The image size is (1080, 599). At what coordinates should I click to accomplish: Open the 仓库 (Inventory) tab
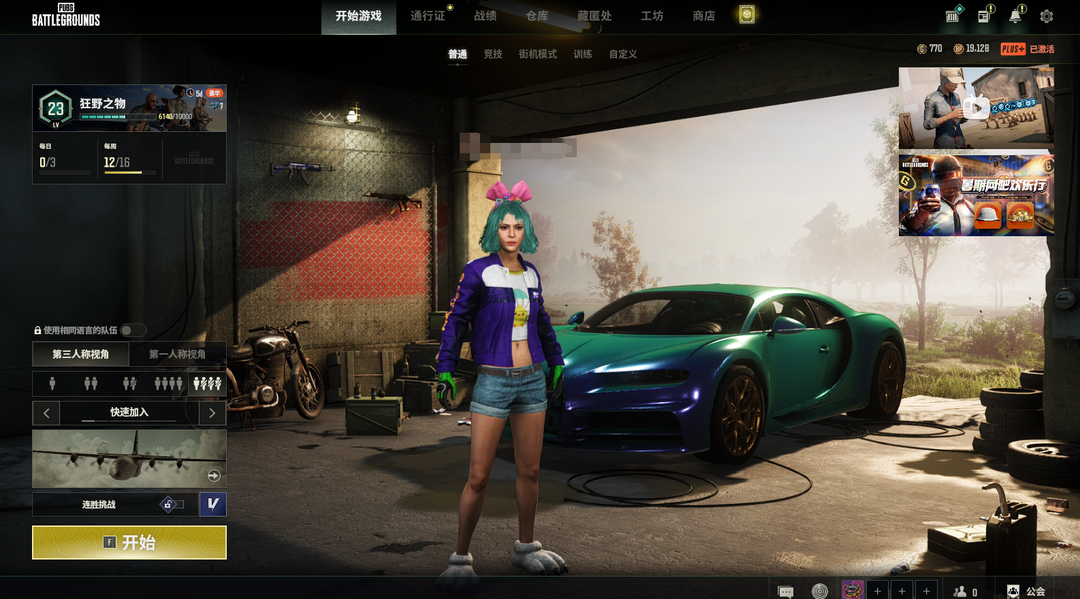pos(537,16)
